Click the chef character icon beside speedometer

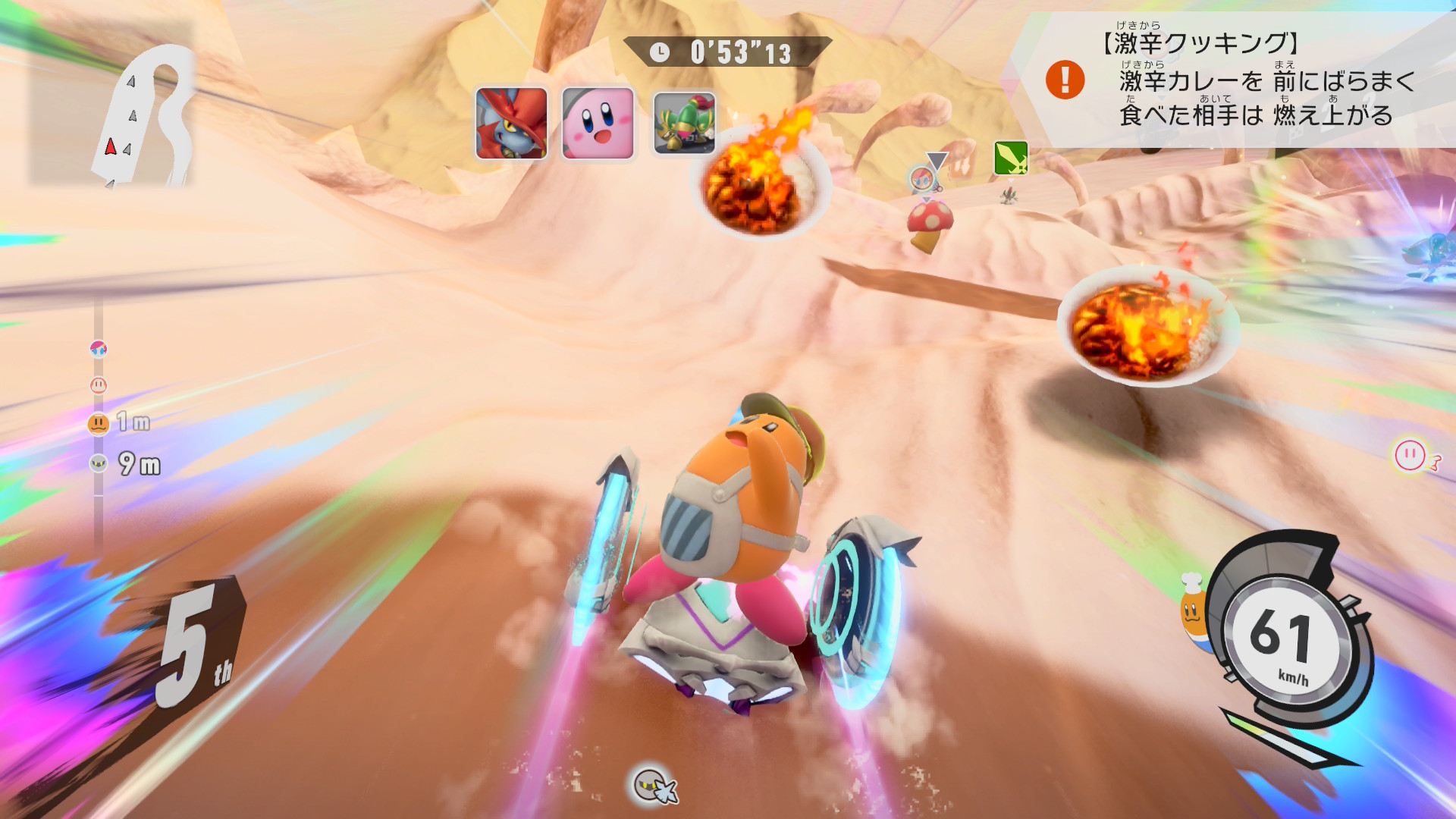click(x=1193, y=611)
